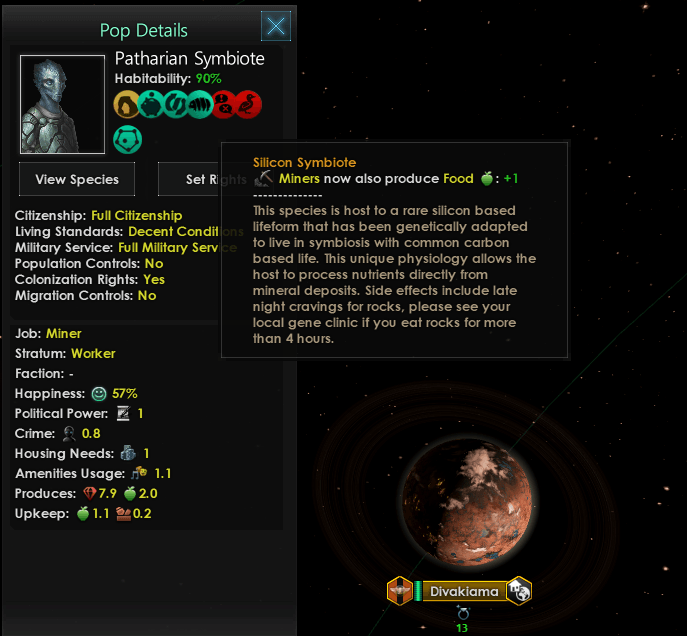Image resolution: width=687 pixels, height=636 pixels.
Task: Select the colony house-and-globe icon
Action: pos(518,591)
